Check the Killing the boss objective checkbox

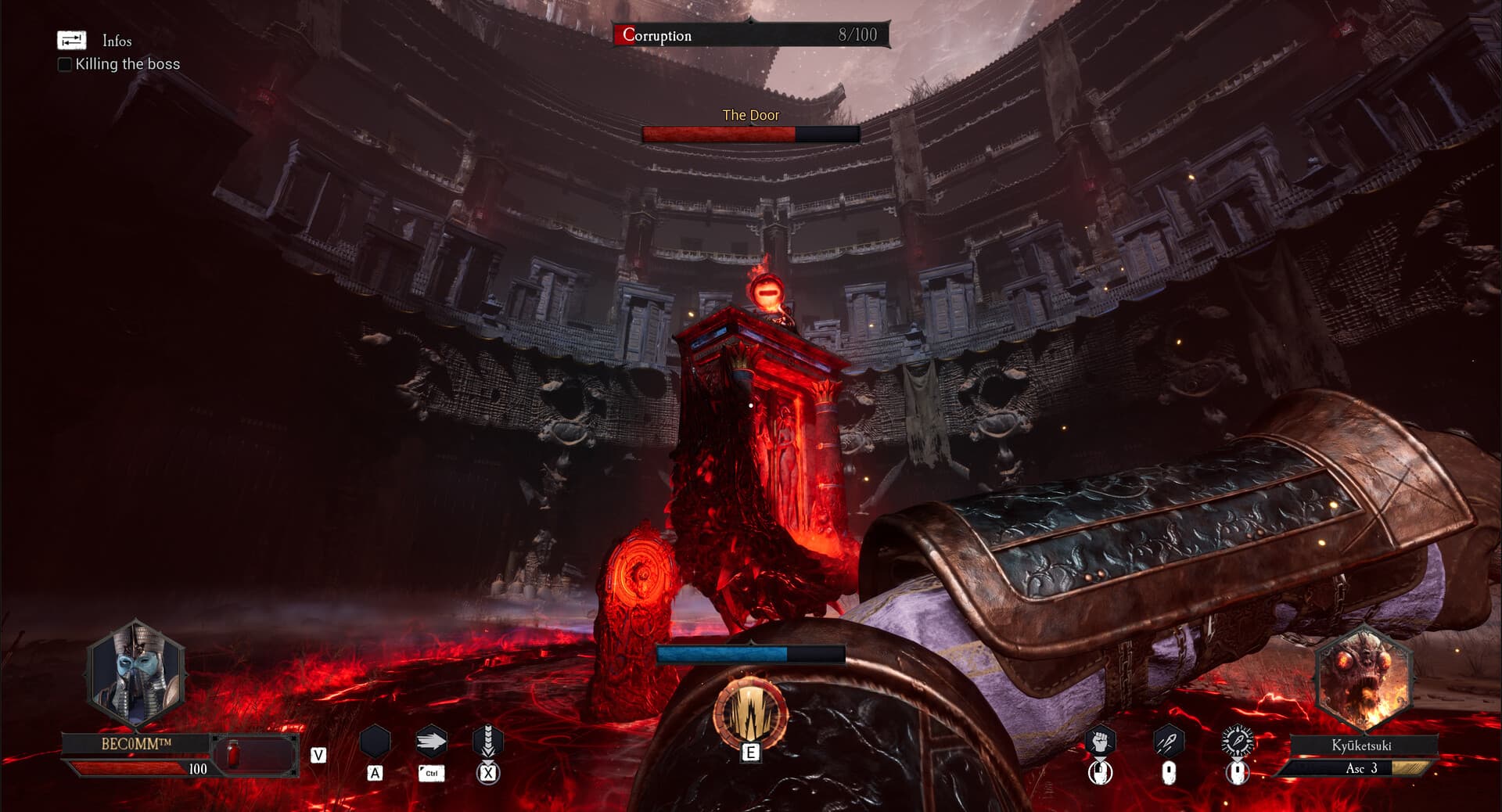tap(63, 65)
